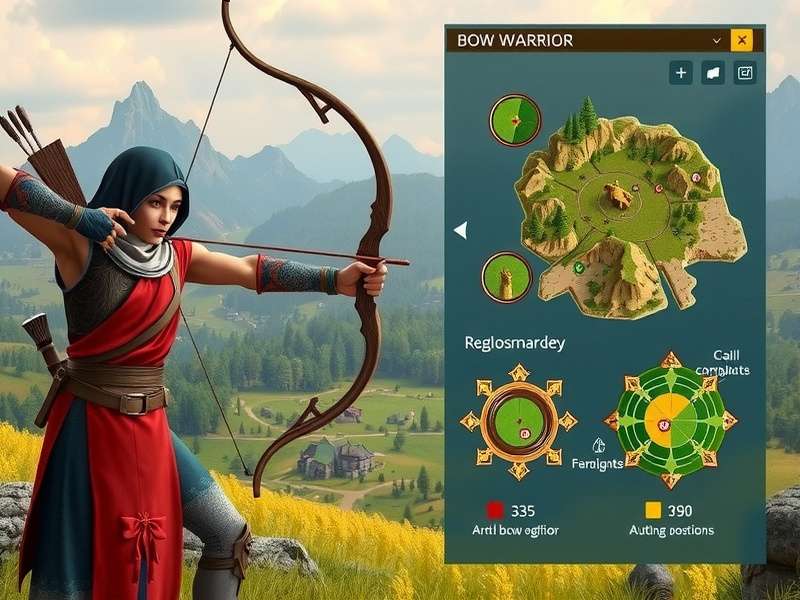The width and height of the screenshot is (800, 600).
Task: Select the yellow swatch legend entry 390
Action: pos(667,511)
